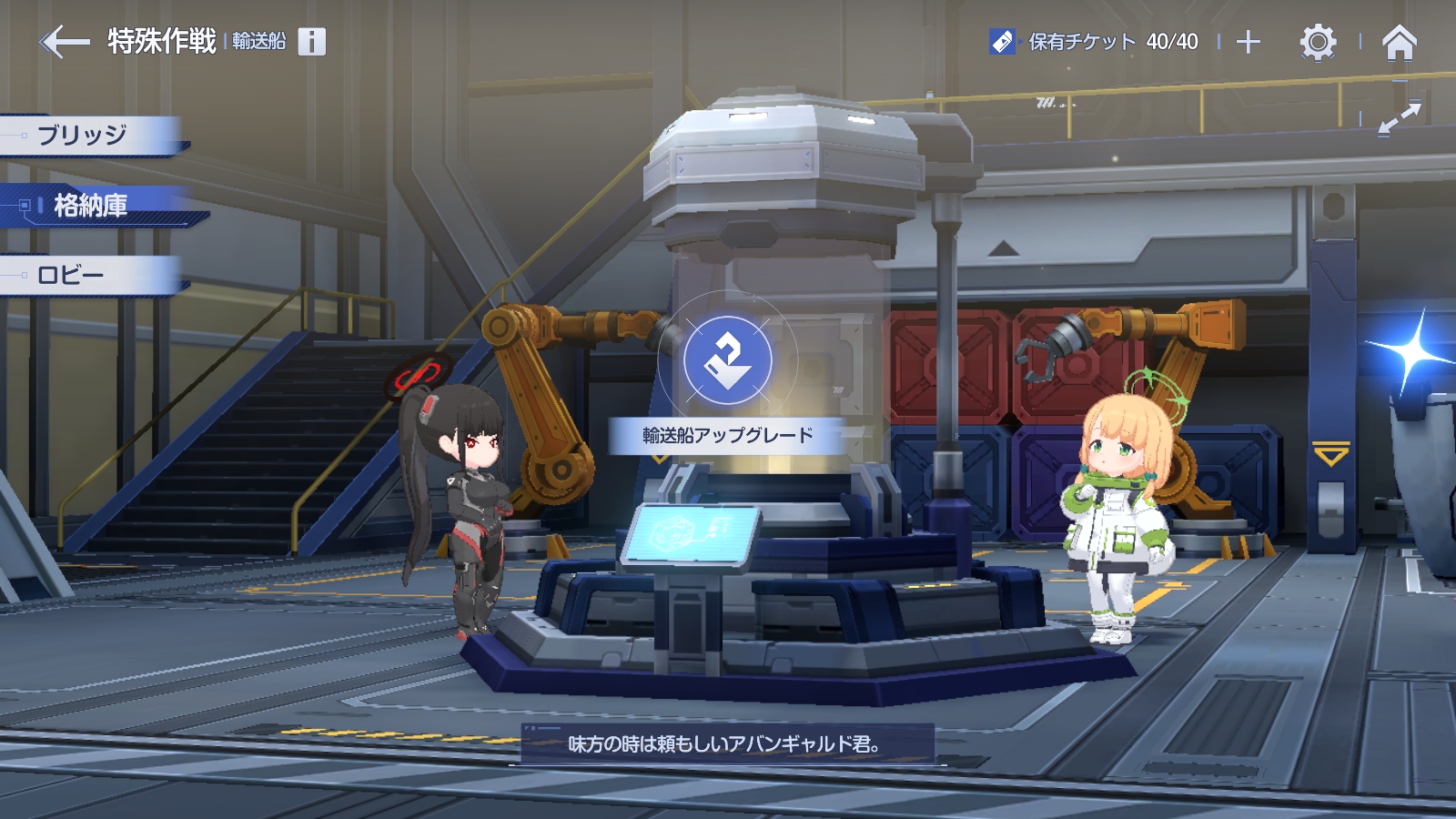Go back with the arrow button
This screenshot has height=819, width=1456.
tap(65, 42)
